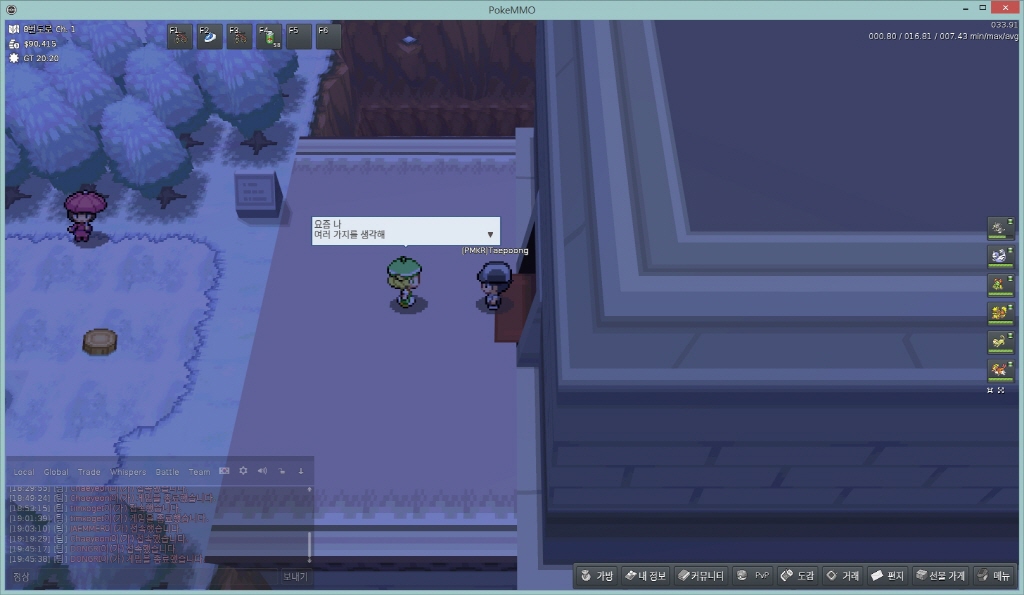Close the PokeMMO window

(x=1003, y=8)
